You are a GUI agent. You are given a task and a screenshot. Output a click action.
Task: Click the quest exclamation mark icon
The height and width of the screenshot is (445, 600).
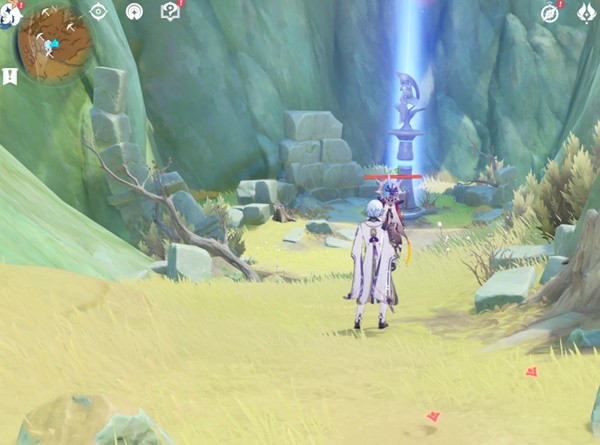[x=10, y=76]
